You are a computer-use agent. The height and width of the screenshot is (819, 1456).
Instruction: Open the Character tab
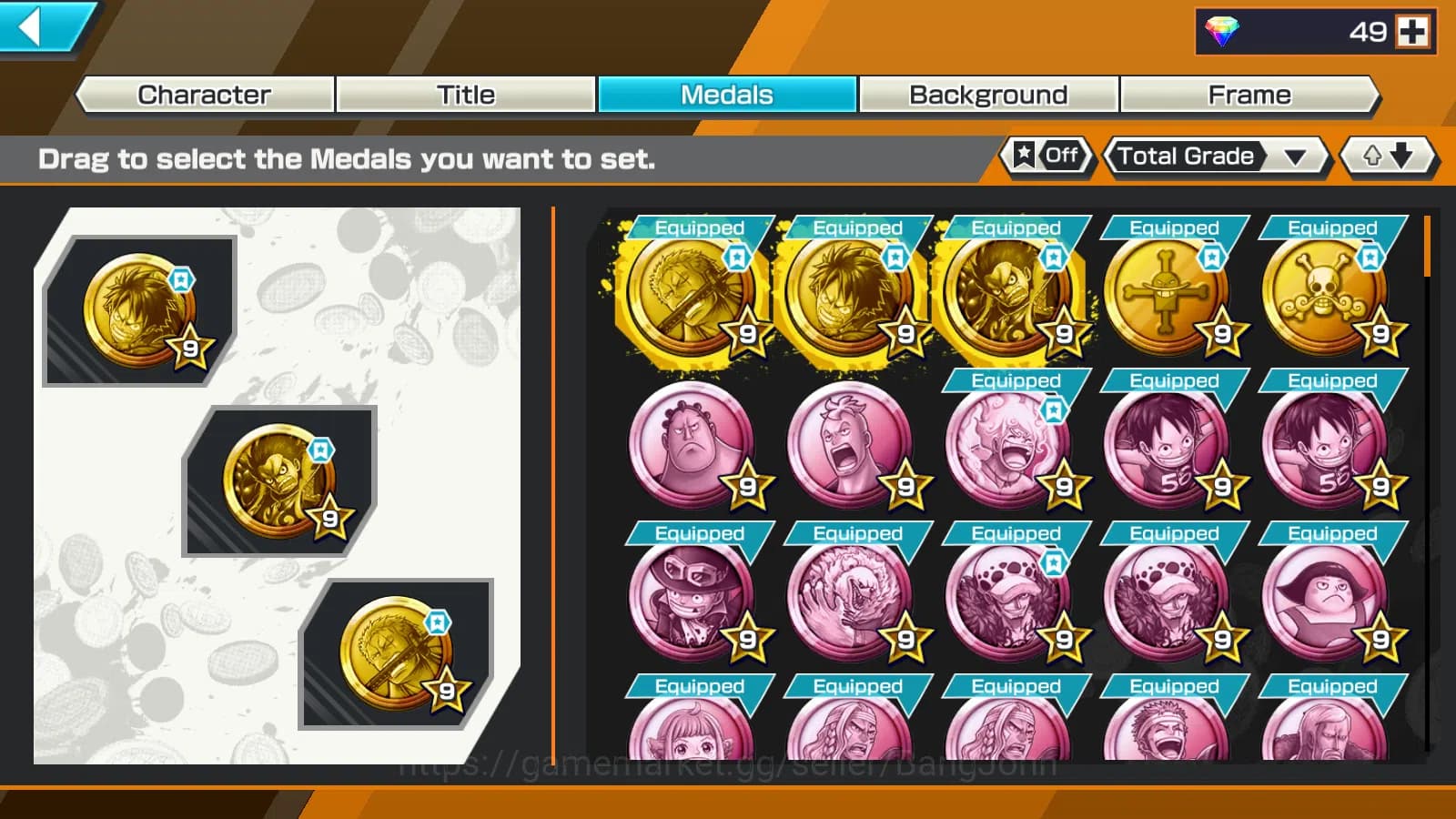(202, 94)
